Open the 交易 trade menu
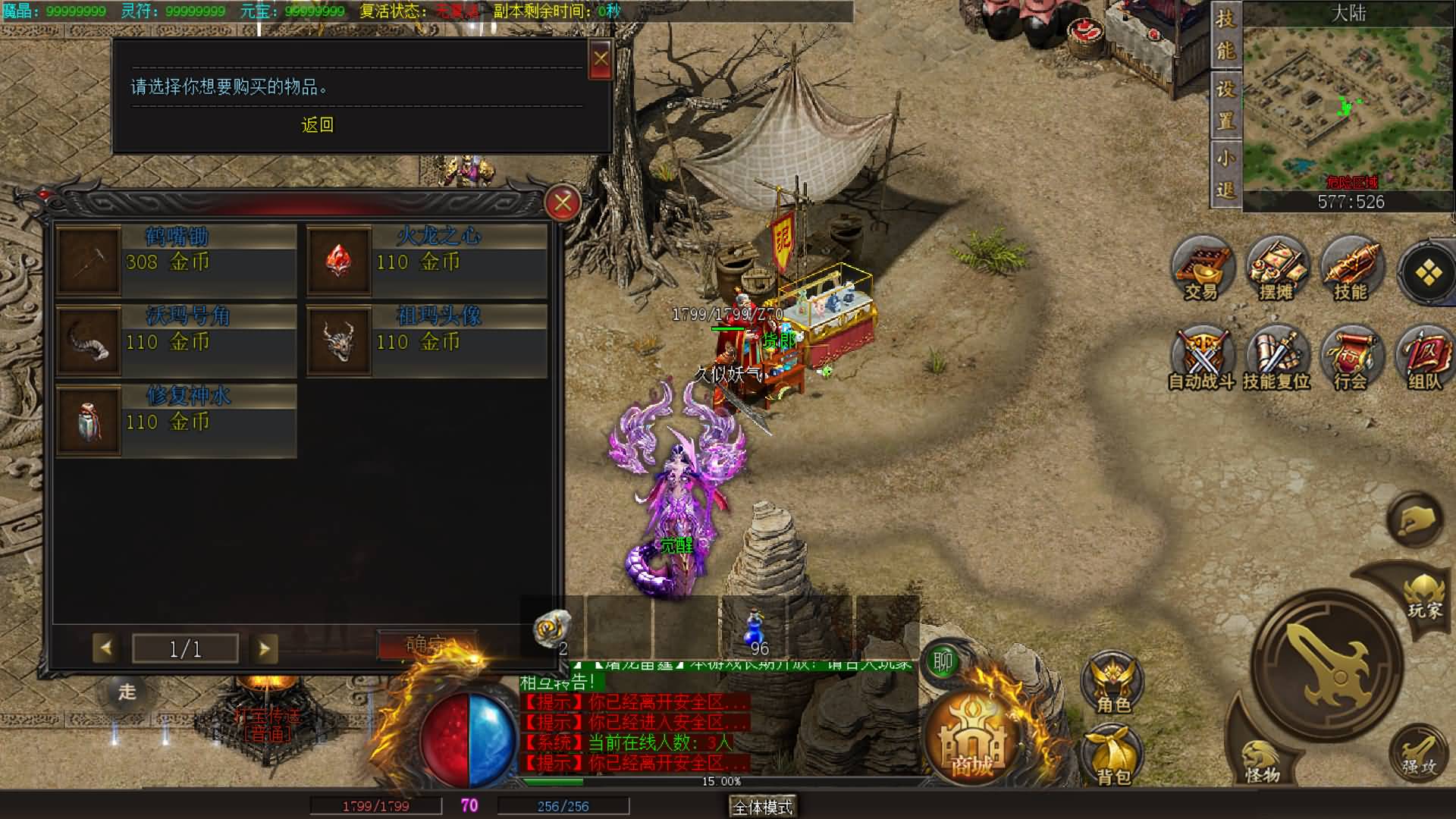1456x819 pixels. point(1201,270)
